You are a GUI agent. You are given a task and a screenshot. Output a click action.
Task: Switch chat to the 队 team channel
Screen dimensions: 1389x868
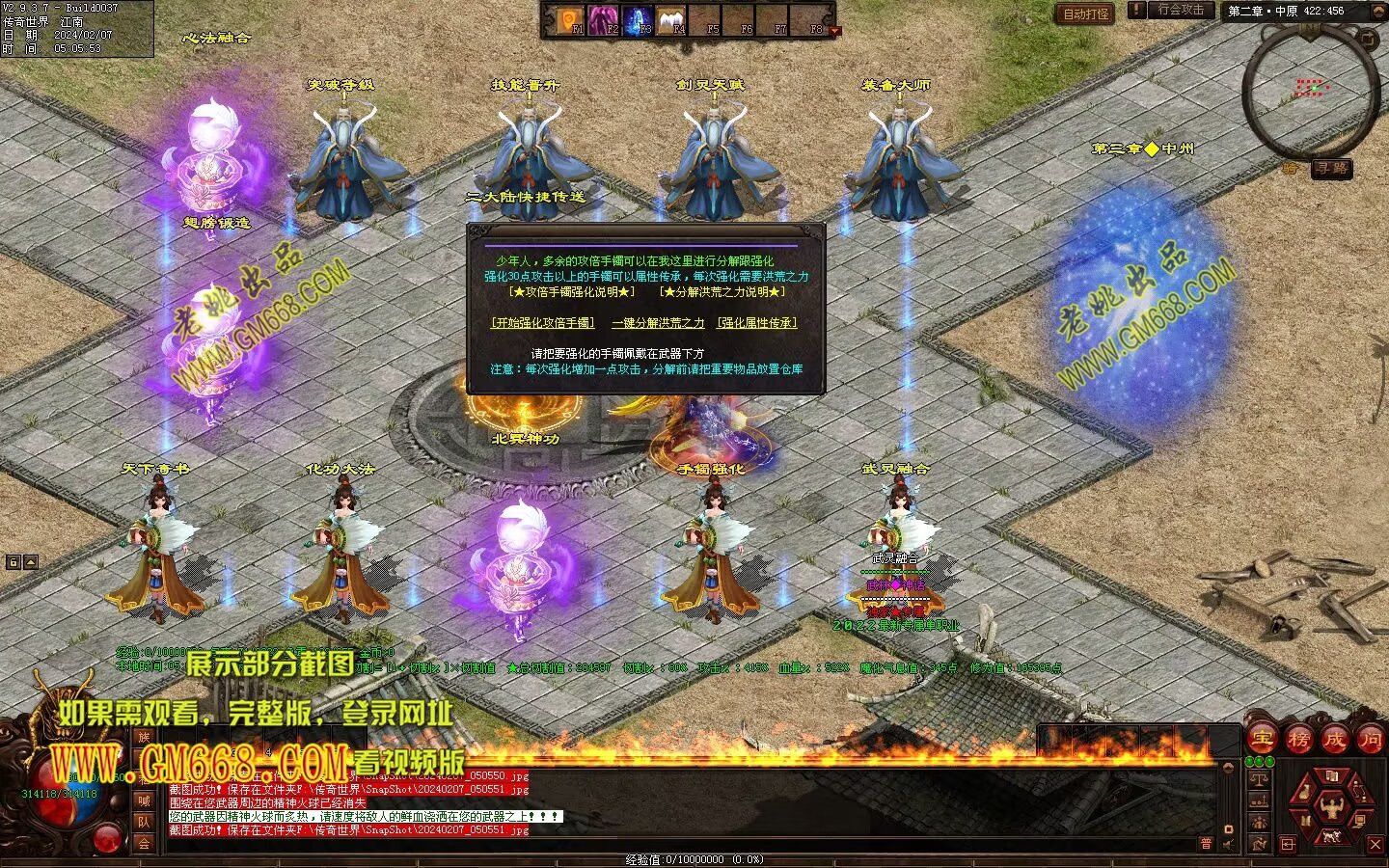144,822
